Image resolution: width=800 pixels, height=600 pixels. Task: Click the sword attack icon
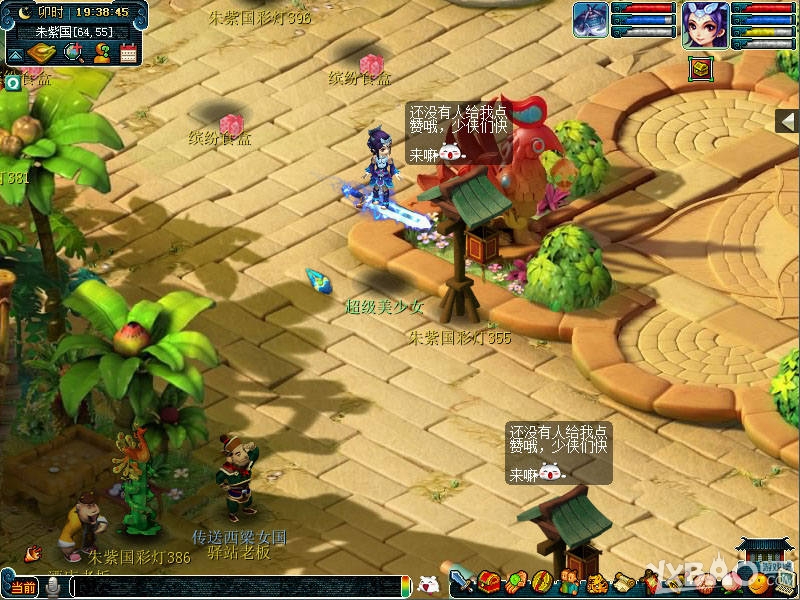(x=461, y=581)
